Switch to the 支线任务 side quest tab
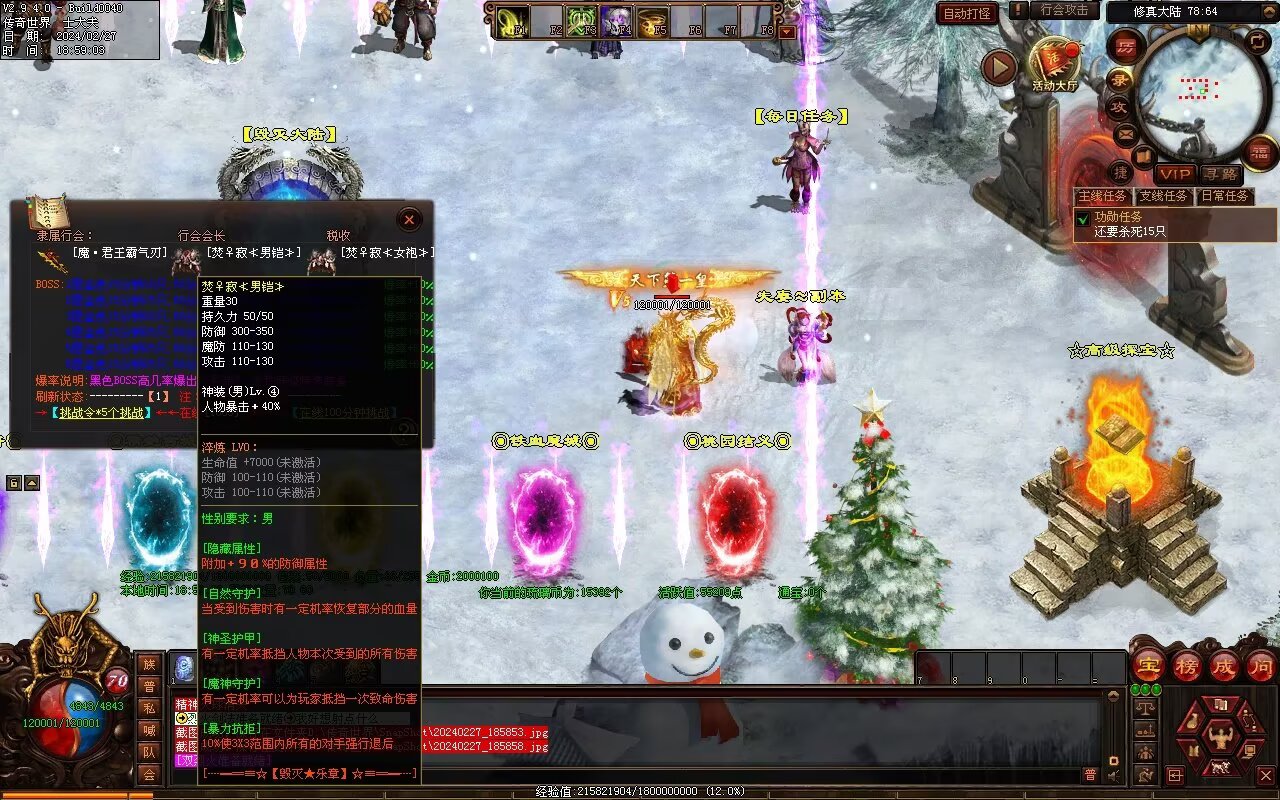This screenshot has width=1280, height=800. [1164, 196]
